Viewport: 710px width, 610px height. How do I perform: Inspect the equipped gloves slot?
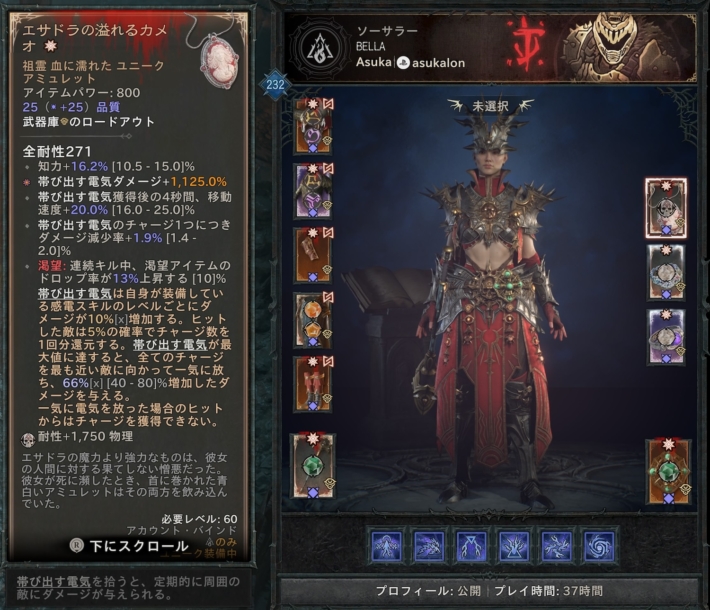pos(313,255)
